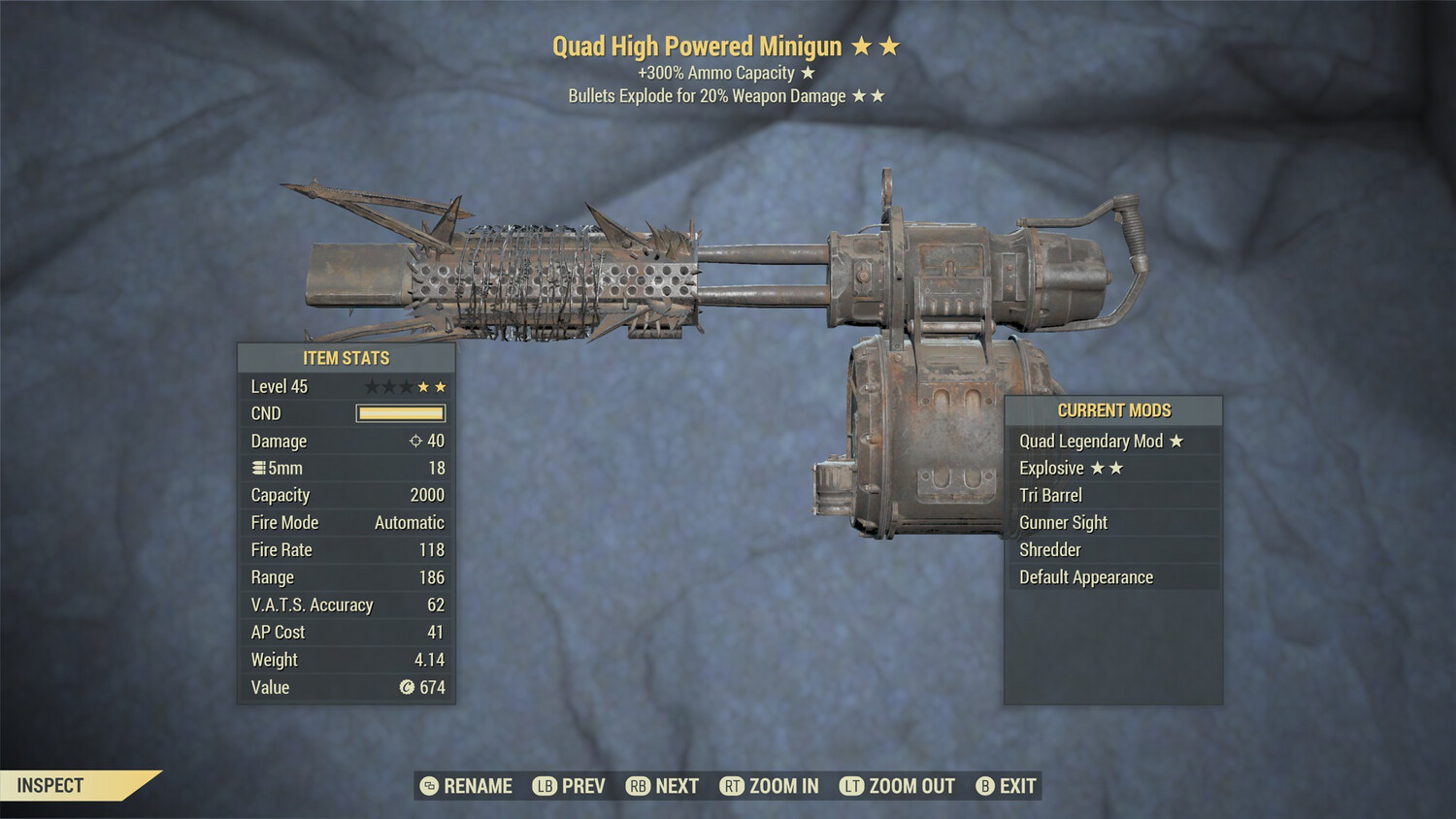1456x819 pixels.
Task: Select Default Appearance in Current Mods
Action: point(1085,576)
